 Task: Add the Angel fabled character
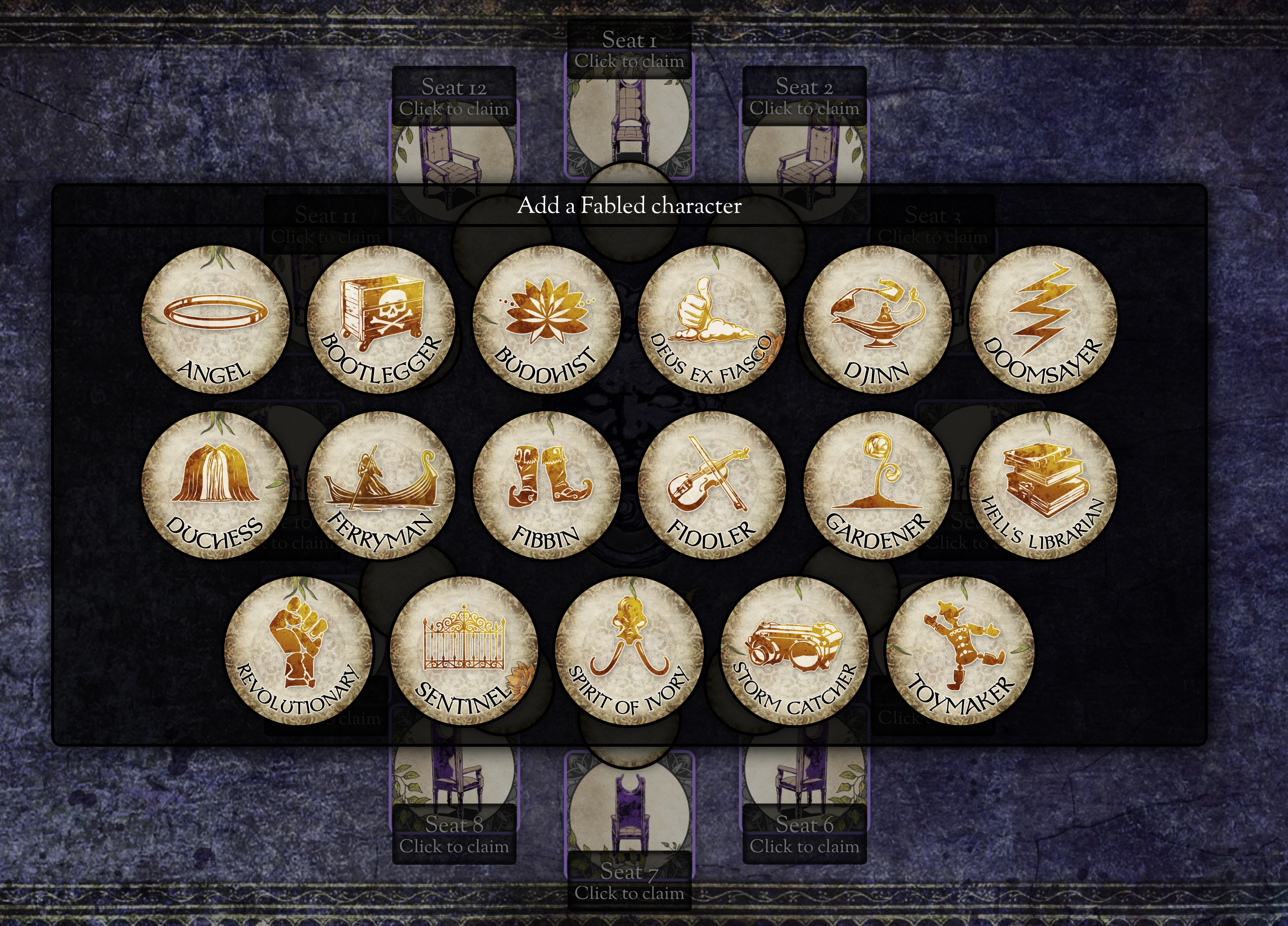click(215, 319)
